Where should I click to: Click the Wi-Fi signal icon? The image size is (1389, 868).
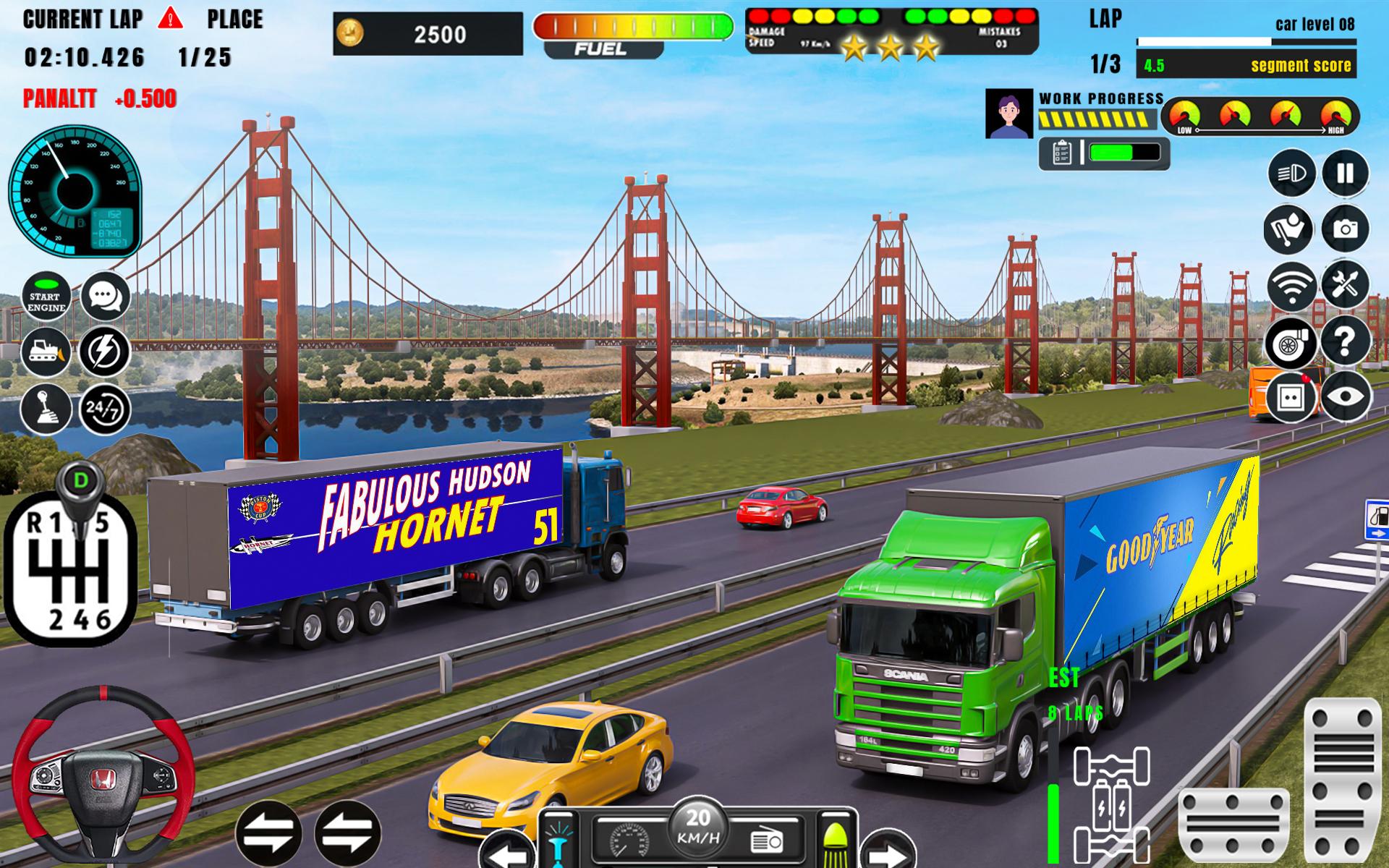tap(1291, 285)
